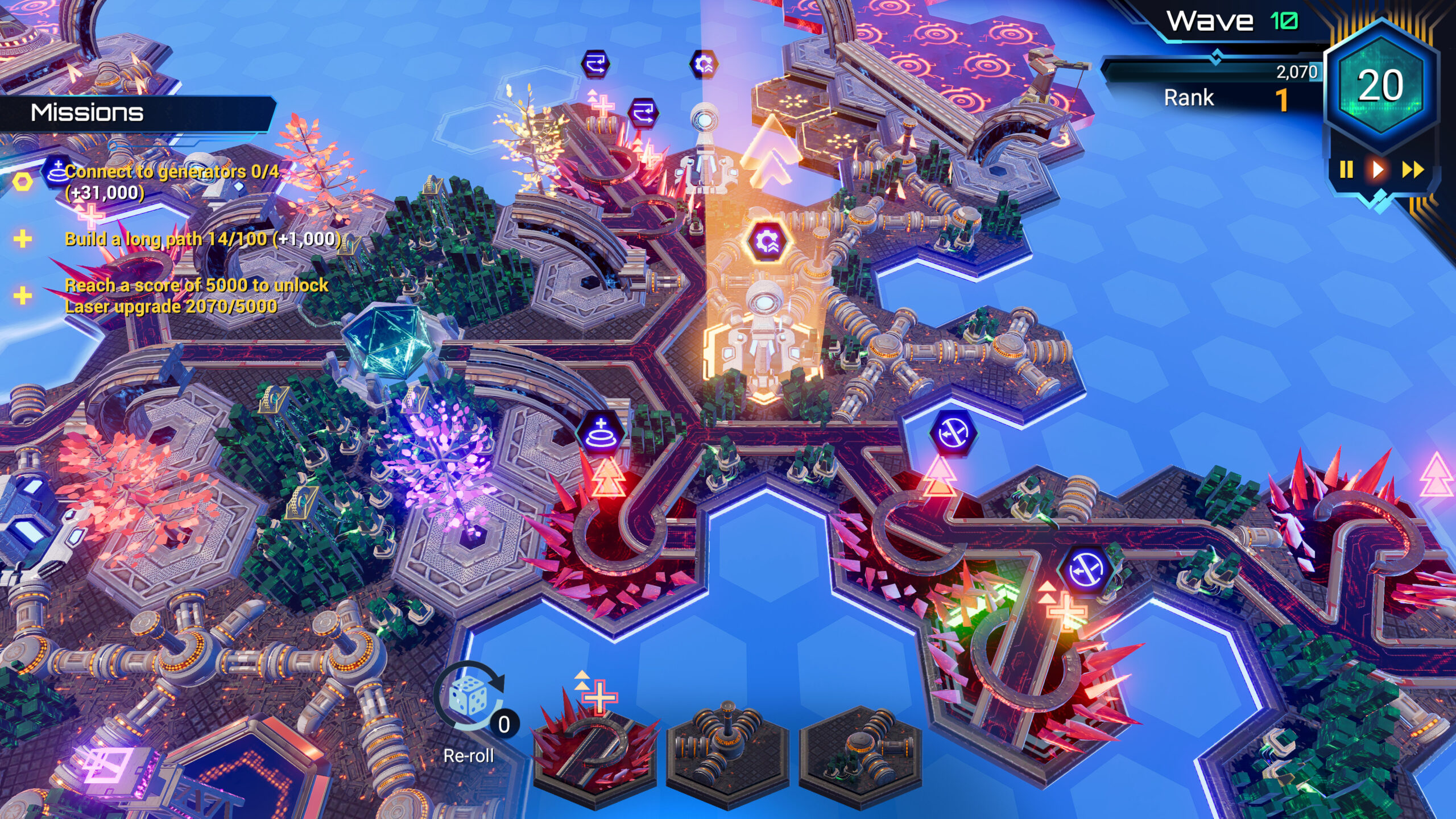1456x819 pixels.
Task: Select the gear upgrade hex icon above the glowing tower
Action: point(767,242)
